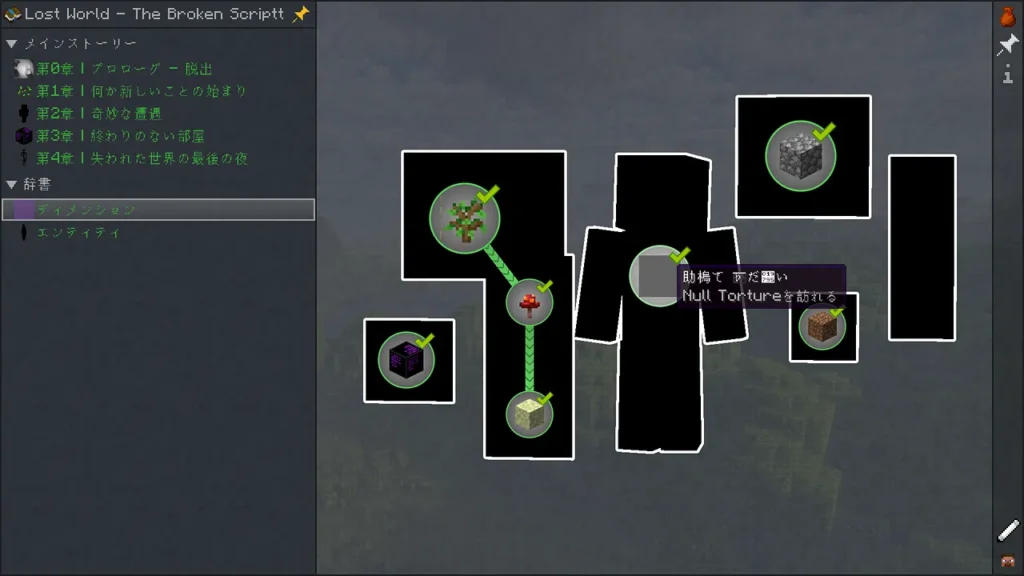This screenshot has height=576, width=1024.
Task: Open chapter 第0章 プロローグ - 脱出
Action: (124, 69)
